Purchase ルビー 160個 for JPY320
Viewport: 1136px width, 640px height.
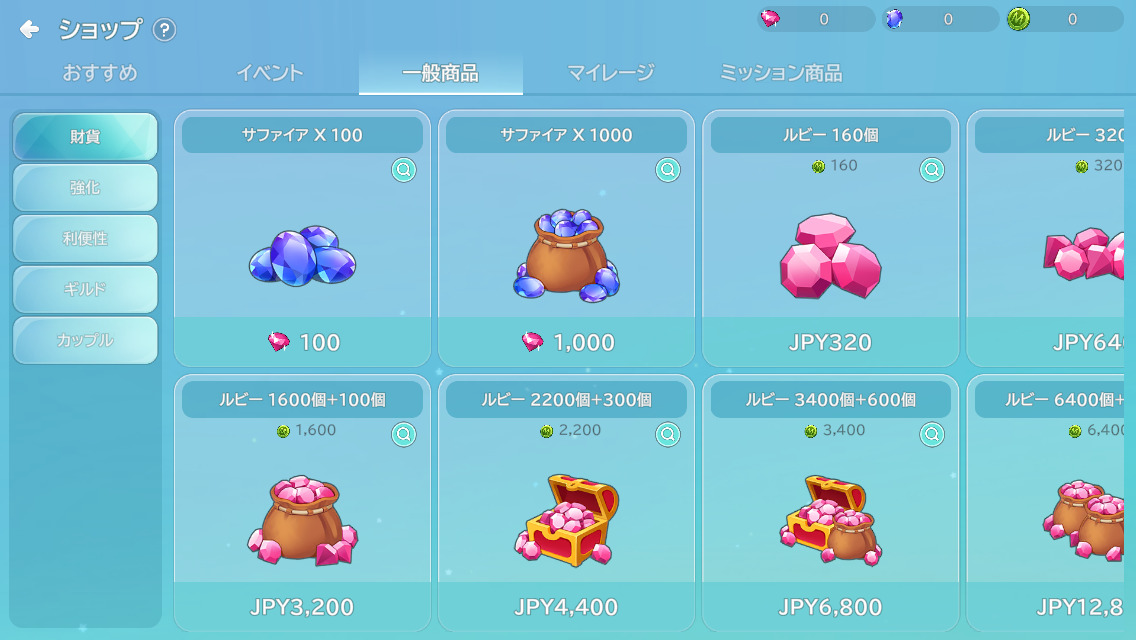click(x=830, y=342)
